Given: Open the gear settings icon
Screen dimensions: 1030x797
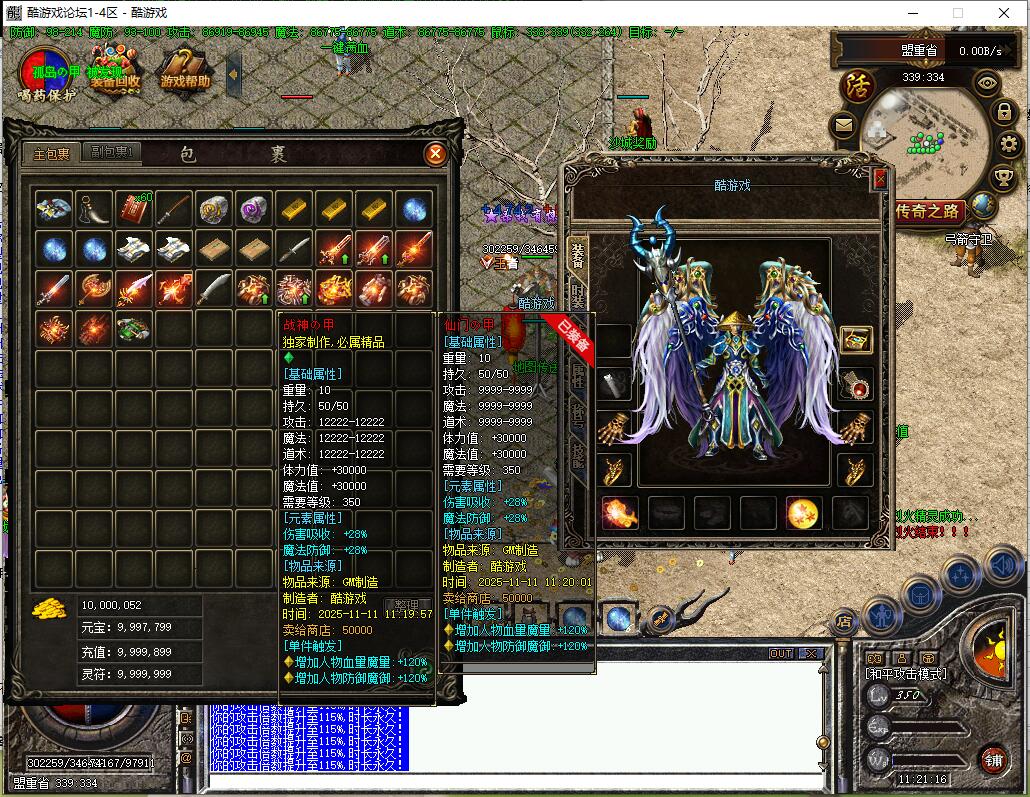Looking at the screenshot, I should (x=1008, y=145).
